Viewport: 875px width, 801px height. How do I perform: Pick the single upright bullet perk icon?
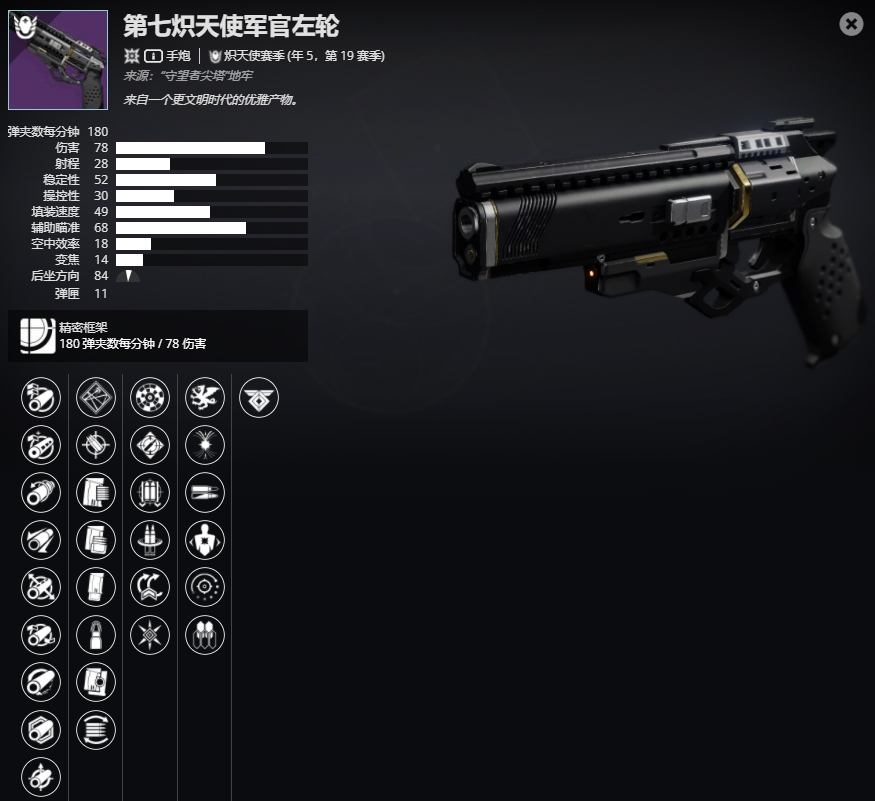(96, 635)
